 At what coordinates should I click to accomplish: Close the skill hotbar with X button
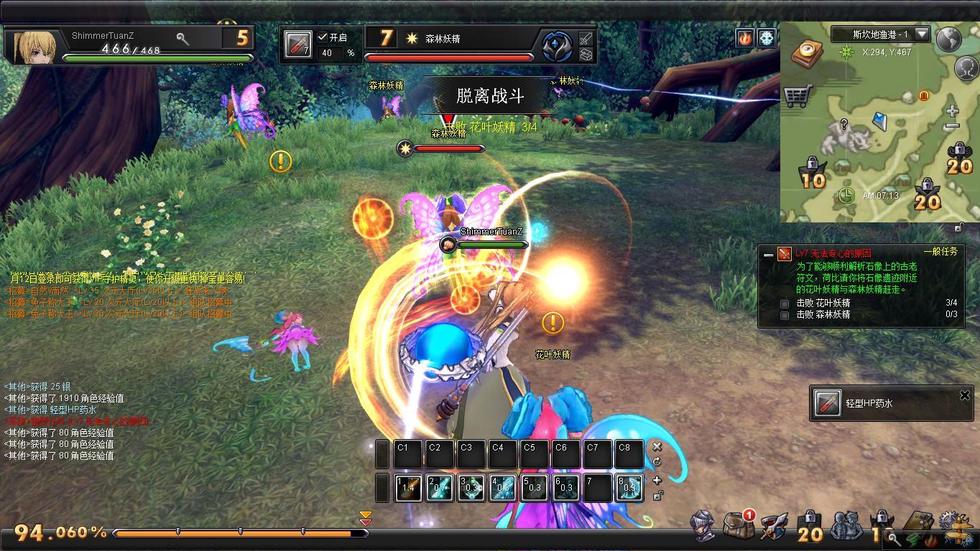point(657,447)
